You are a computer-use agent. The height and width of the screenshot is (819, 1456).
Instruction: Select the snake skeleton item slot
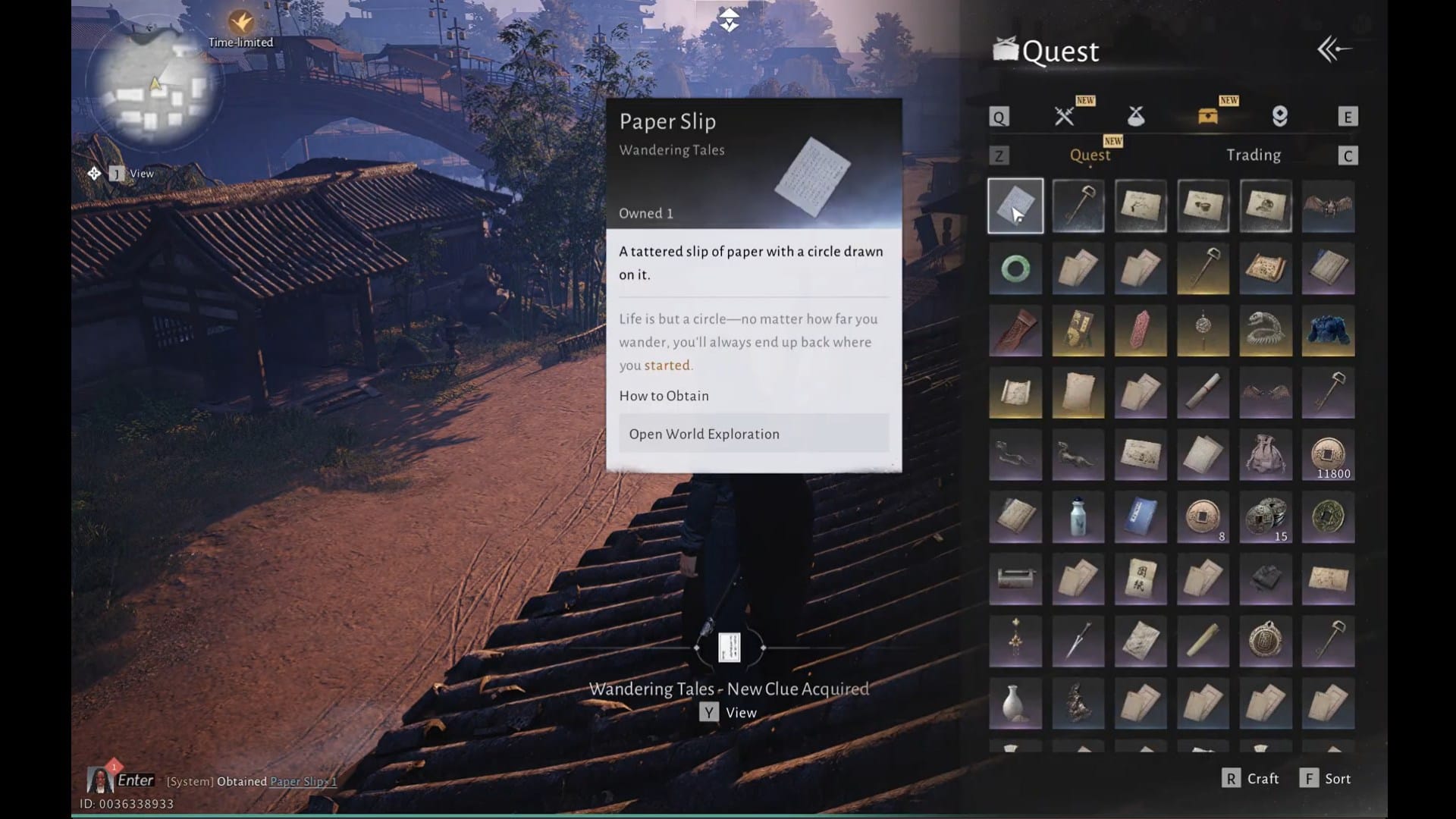click(1265, 331)
